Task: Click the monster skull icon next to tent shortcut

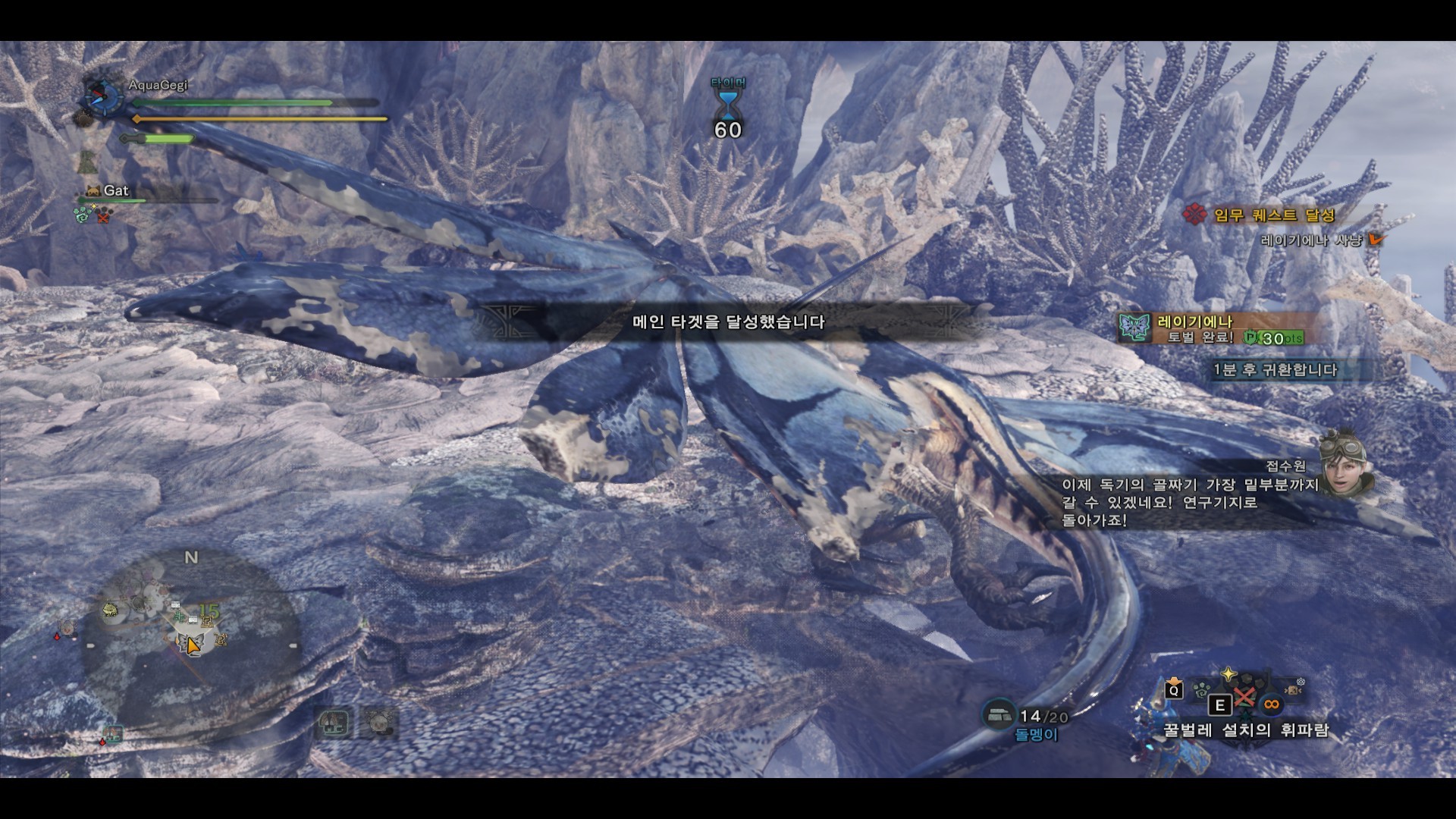Action: point(378,723)
